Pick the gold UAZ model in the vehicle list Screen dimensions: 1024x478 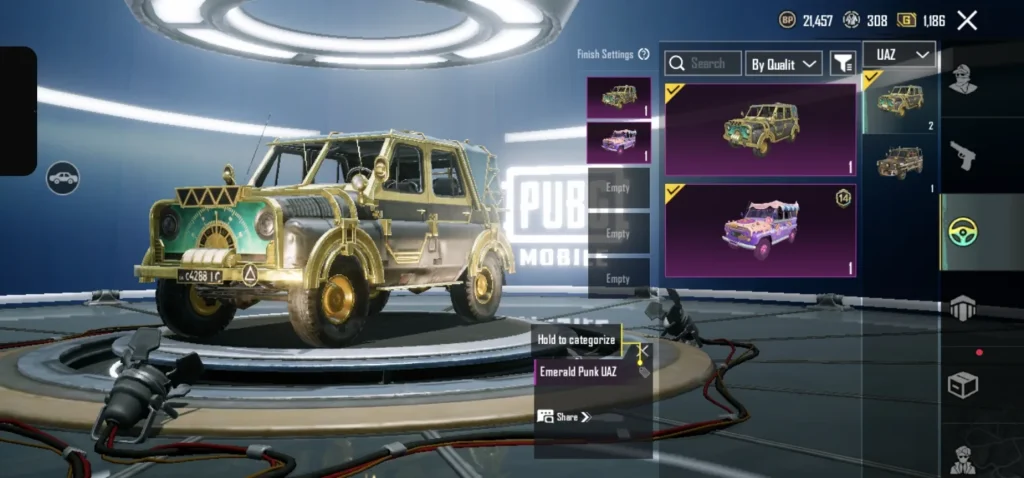(900, 100)
